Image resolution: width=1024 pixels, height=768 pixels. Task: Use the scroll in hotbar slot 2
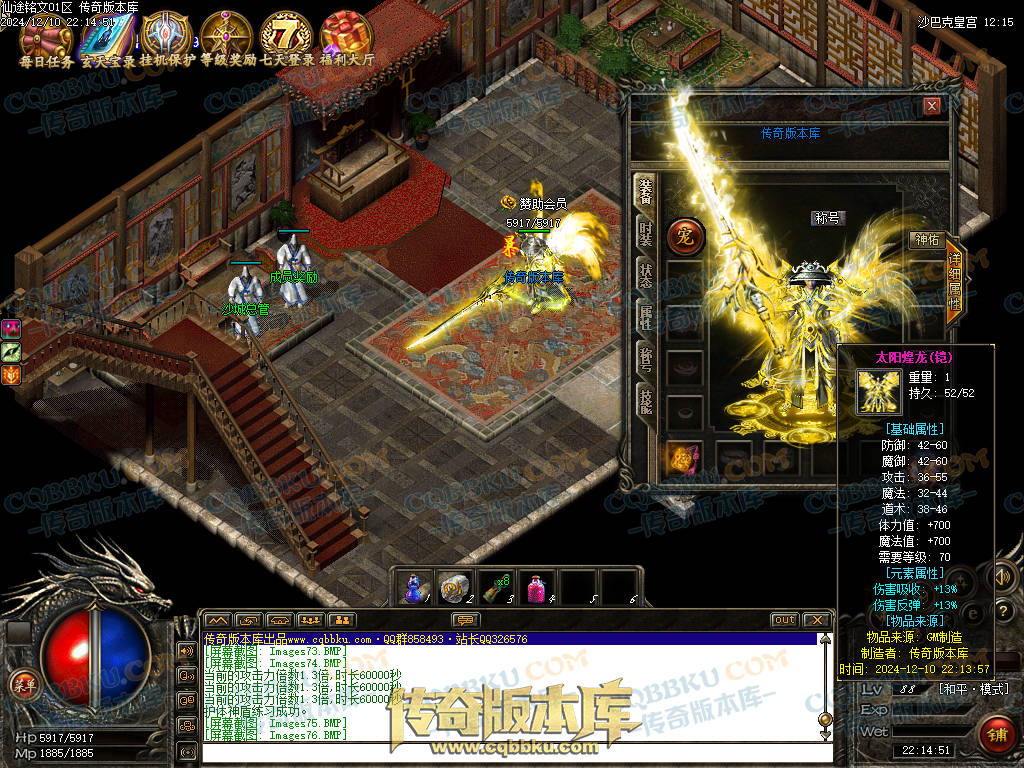(x=456, y=587)
